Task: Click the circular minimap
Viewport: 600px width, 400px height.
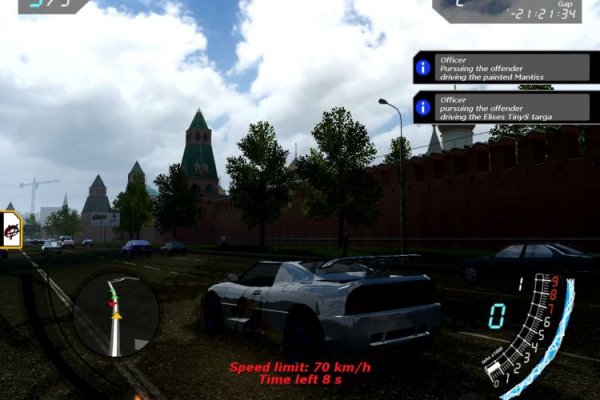Action: [116, 315]
